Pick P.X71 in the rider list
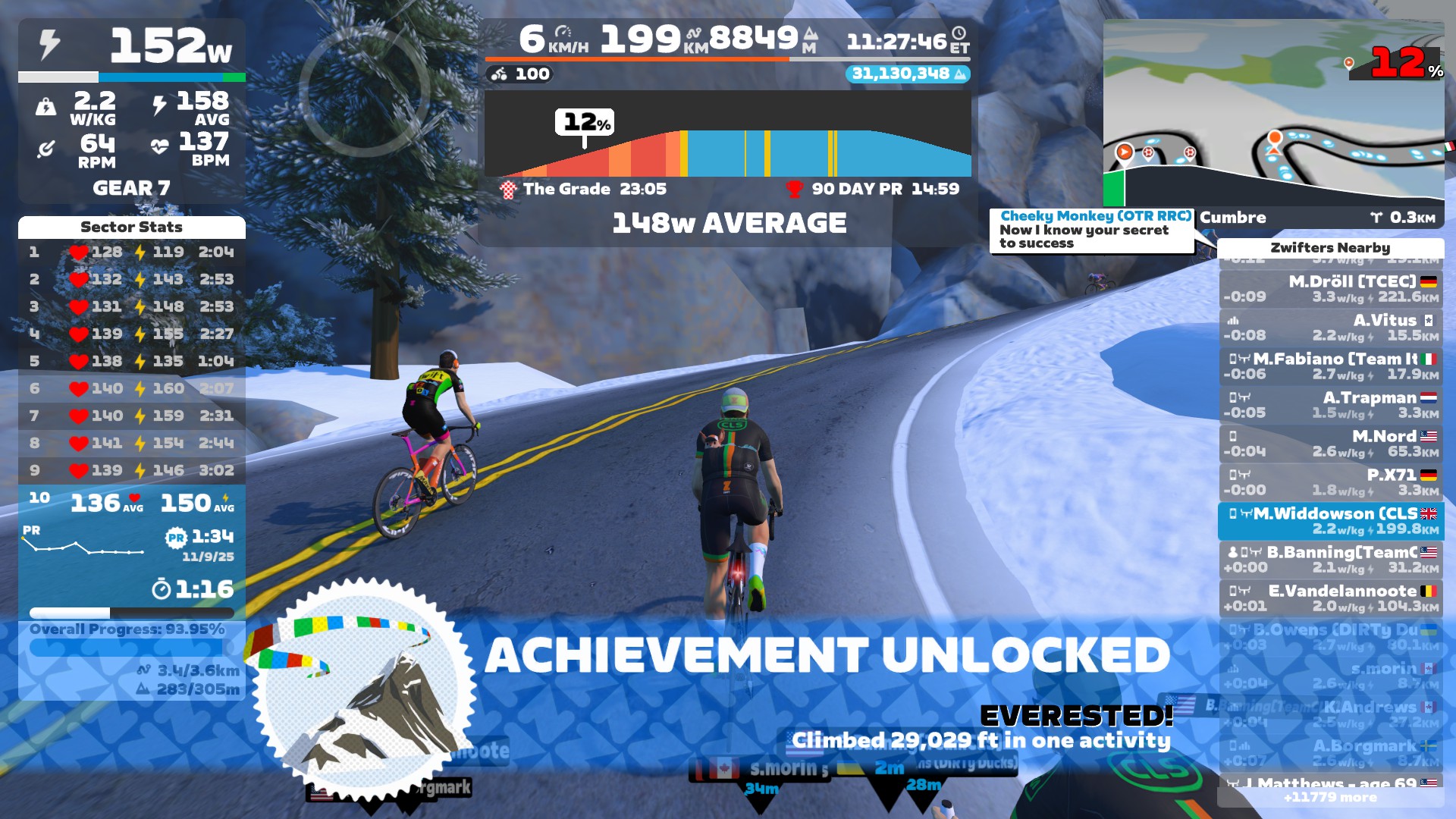This screenshot has width=1456, height=819. 1331,482
